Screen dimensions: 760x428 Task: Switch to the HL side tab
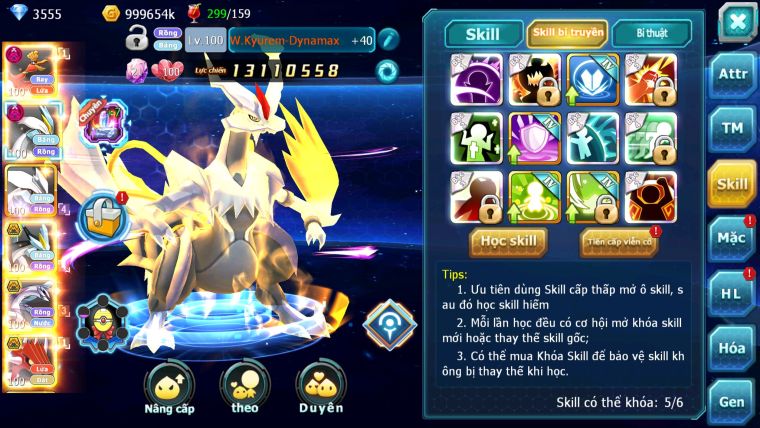pos(732,293)
